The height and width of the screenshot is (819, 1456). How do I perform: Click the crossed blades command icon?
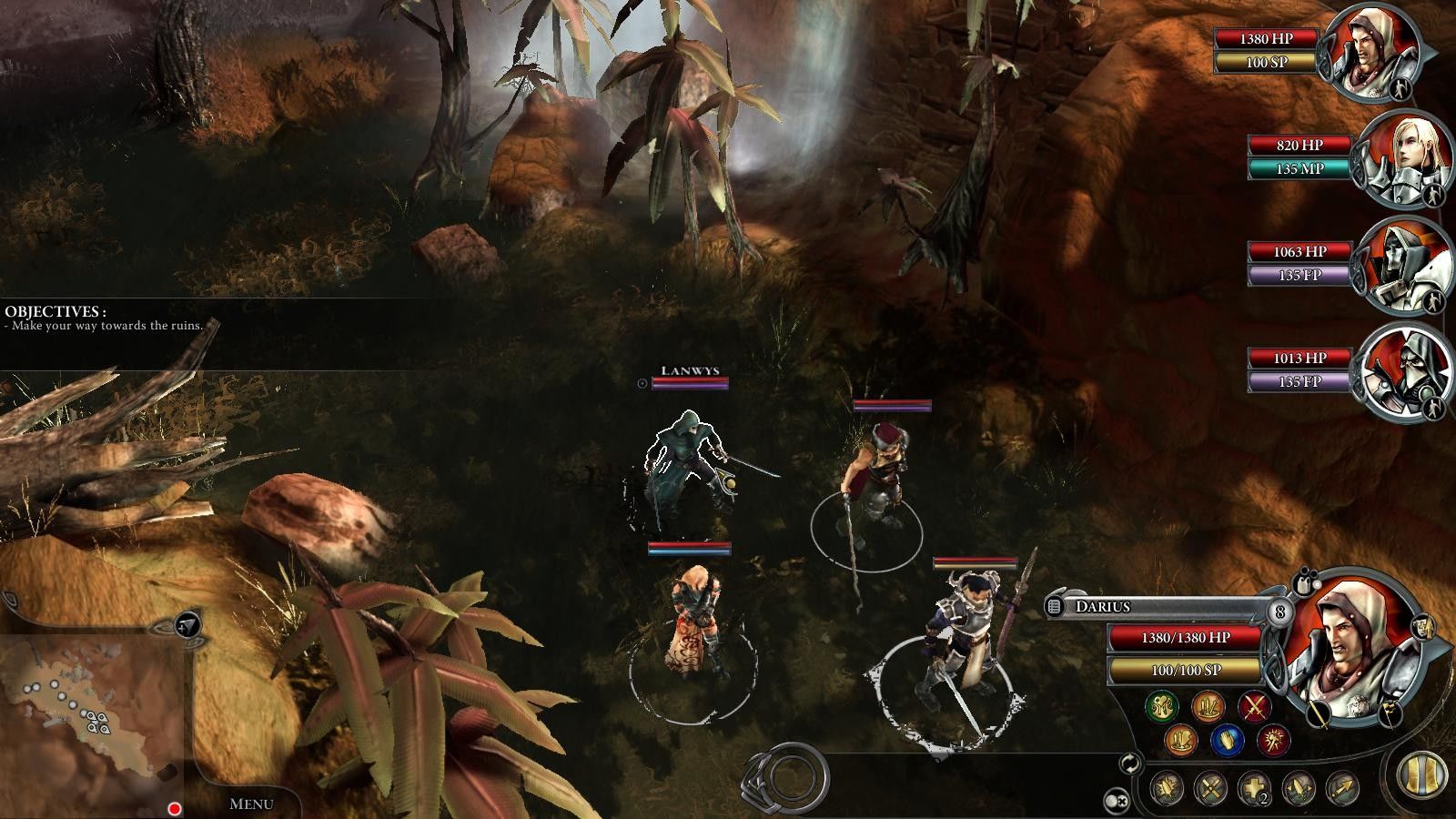pos(1210,788)
